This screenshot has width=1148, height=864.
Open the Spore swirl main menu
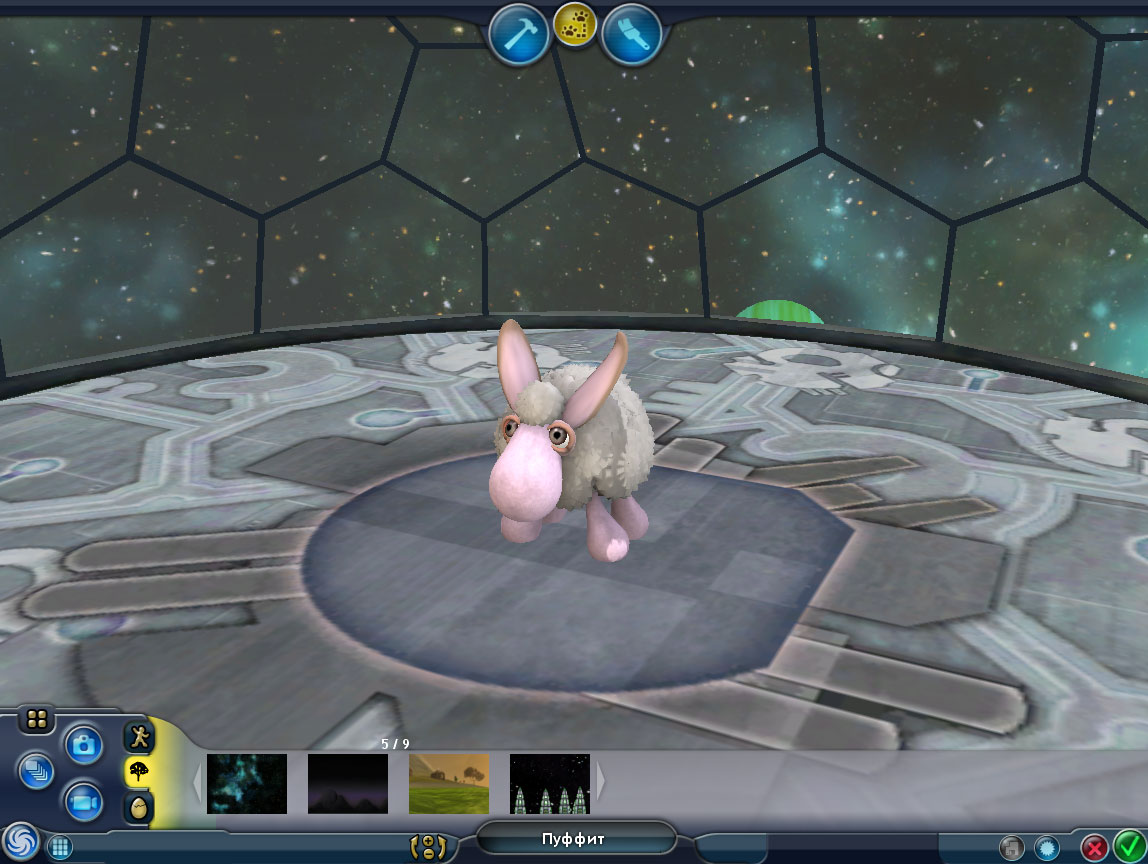20,841
